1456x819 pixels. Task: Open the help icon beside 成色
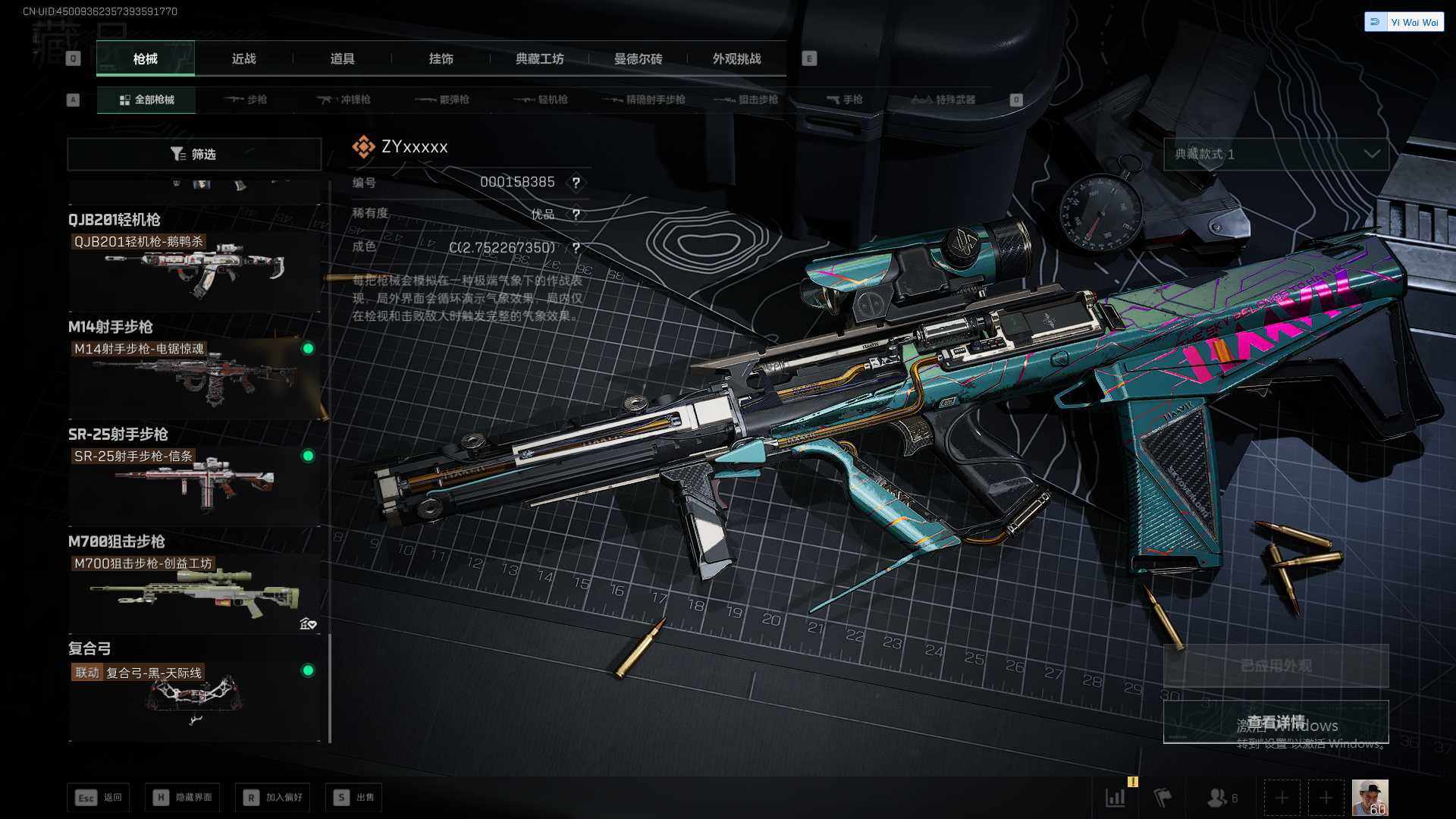coord(576,248)
